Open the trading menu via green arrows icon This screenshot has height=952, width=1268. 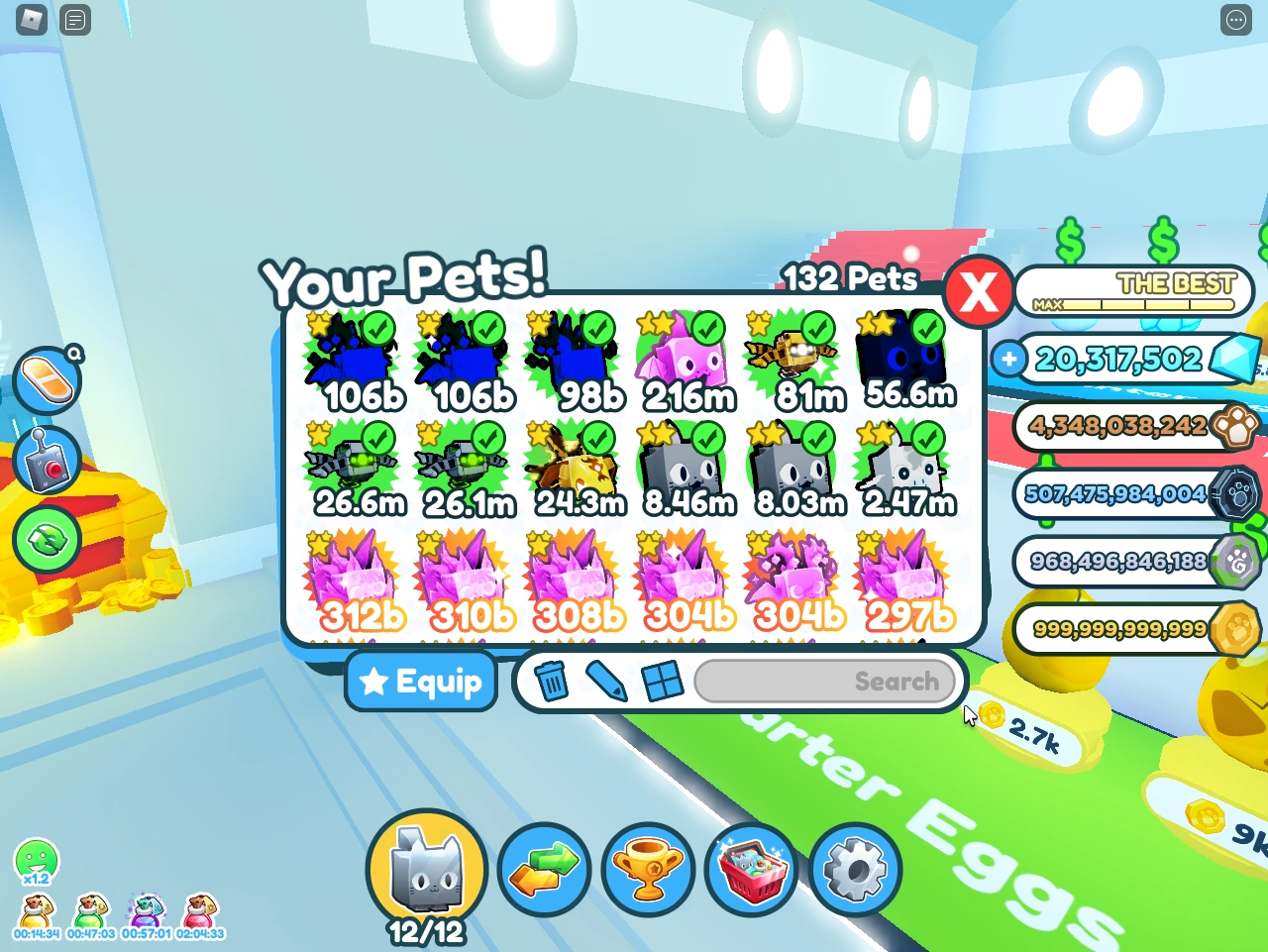click(546, 869)
